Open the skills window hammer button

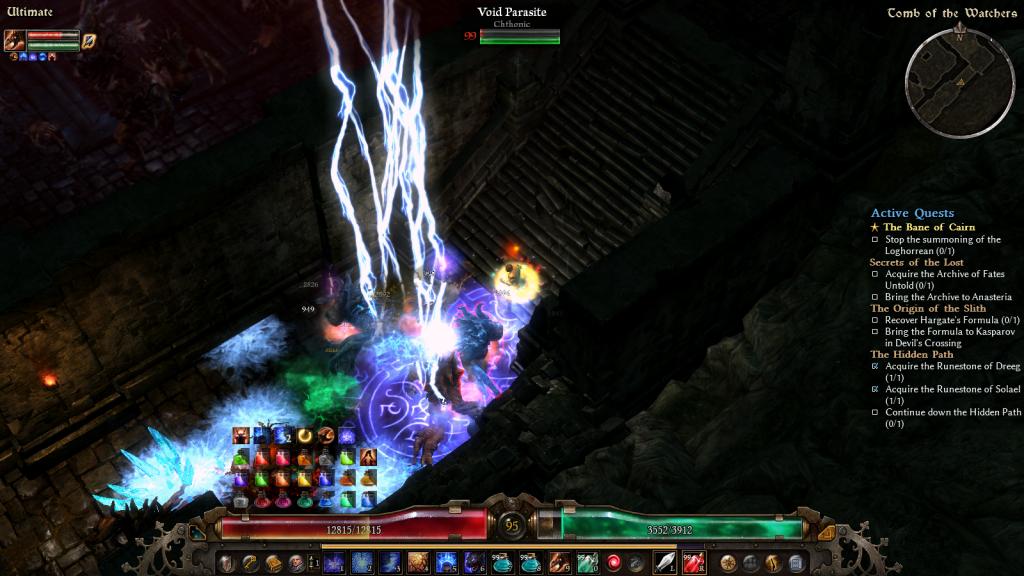[250, 563]
